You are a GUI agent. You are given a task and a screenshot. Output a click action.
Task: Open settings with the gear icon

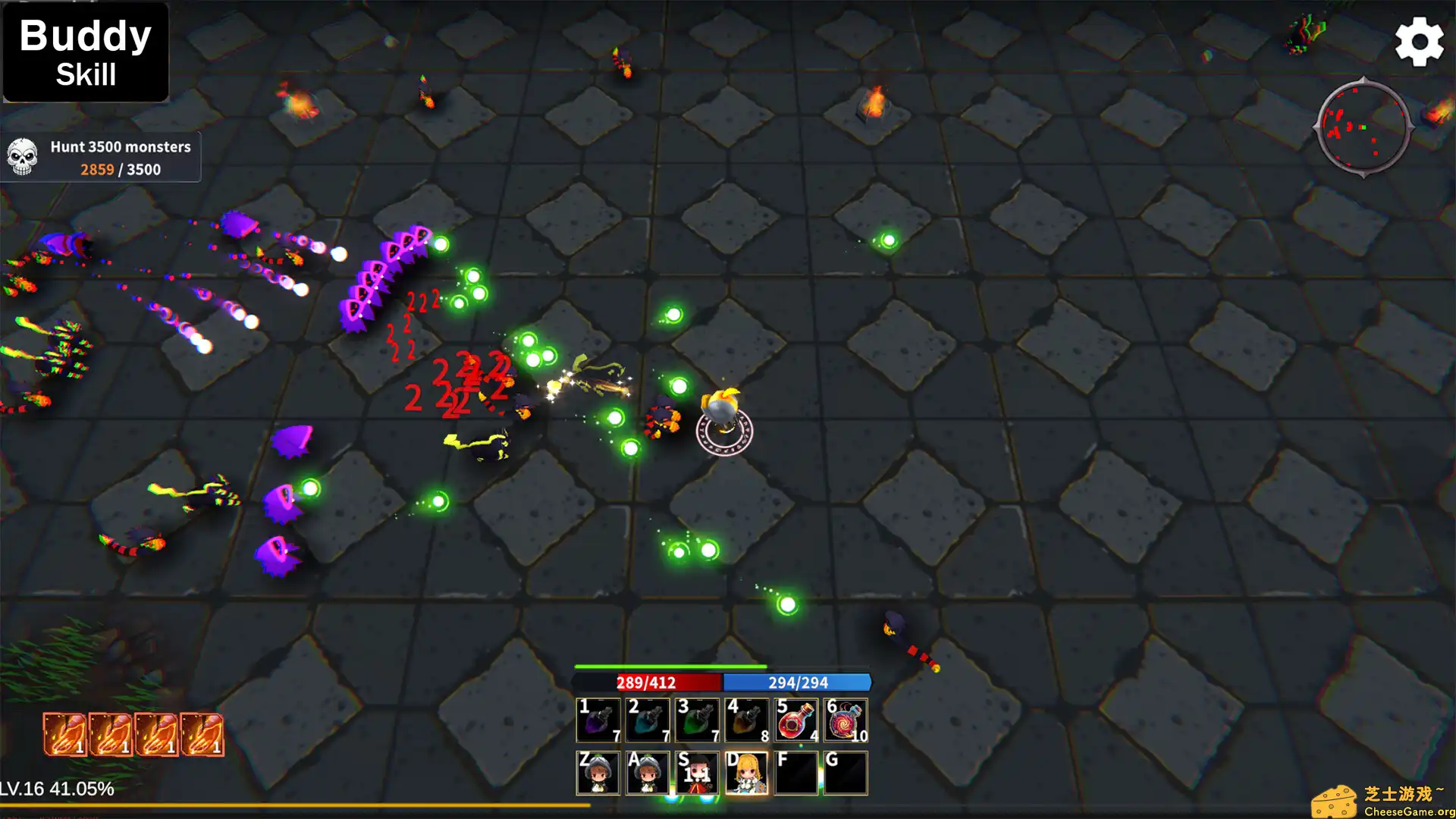1419,42
